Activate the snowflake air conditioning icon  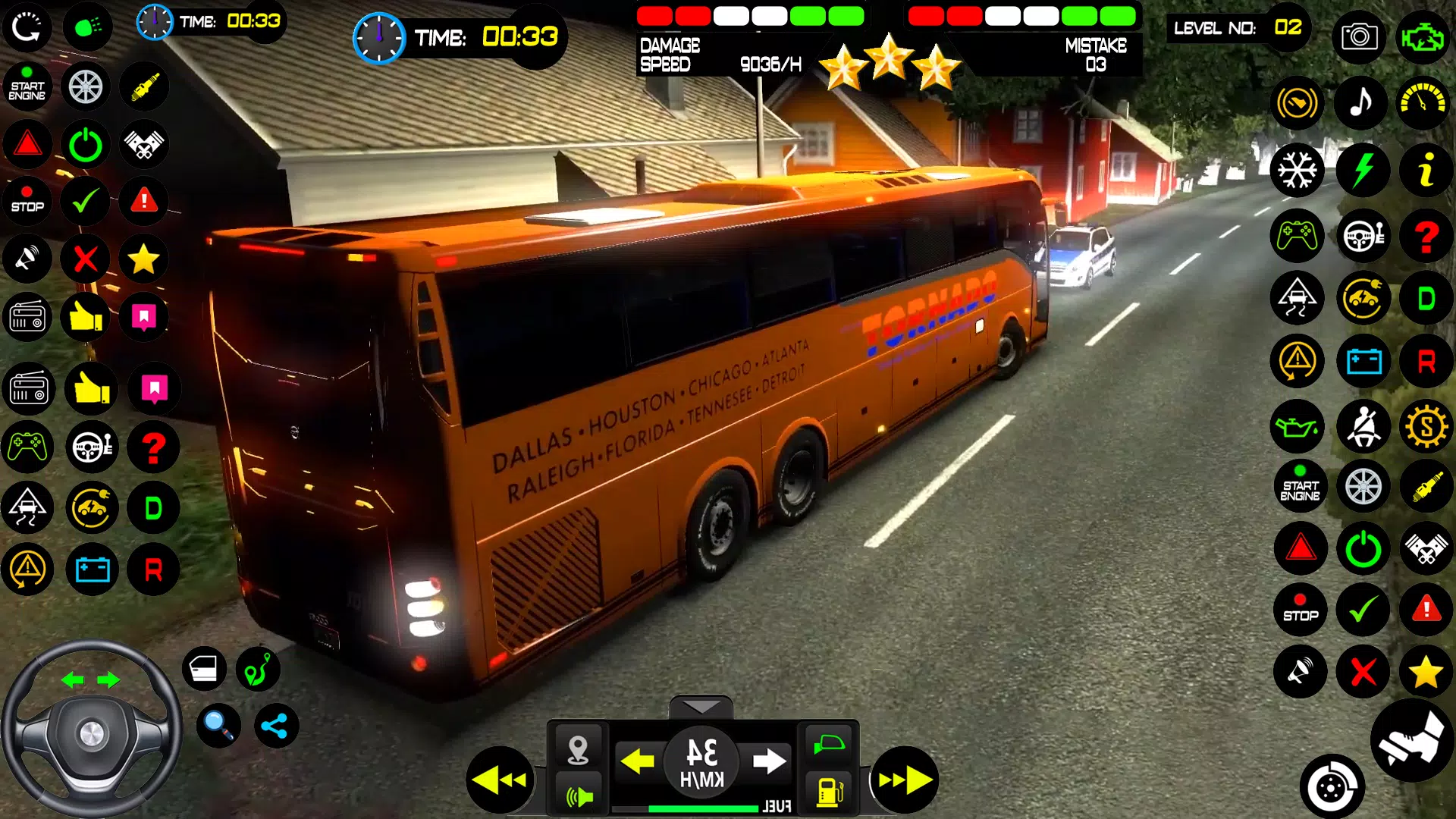(x=1298, y=170)
